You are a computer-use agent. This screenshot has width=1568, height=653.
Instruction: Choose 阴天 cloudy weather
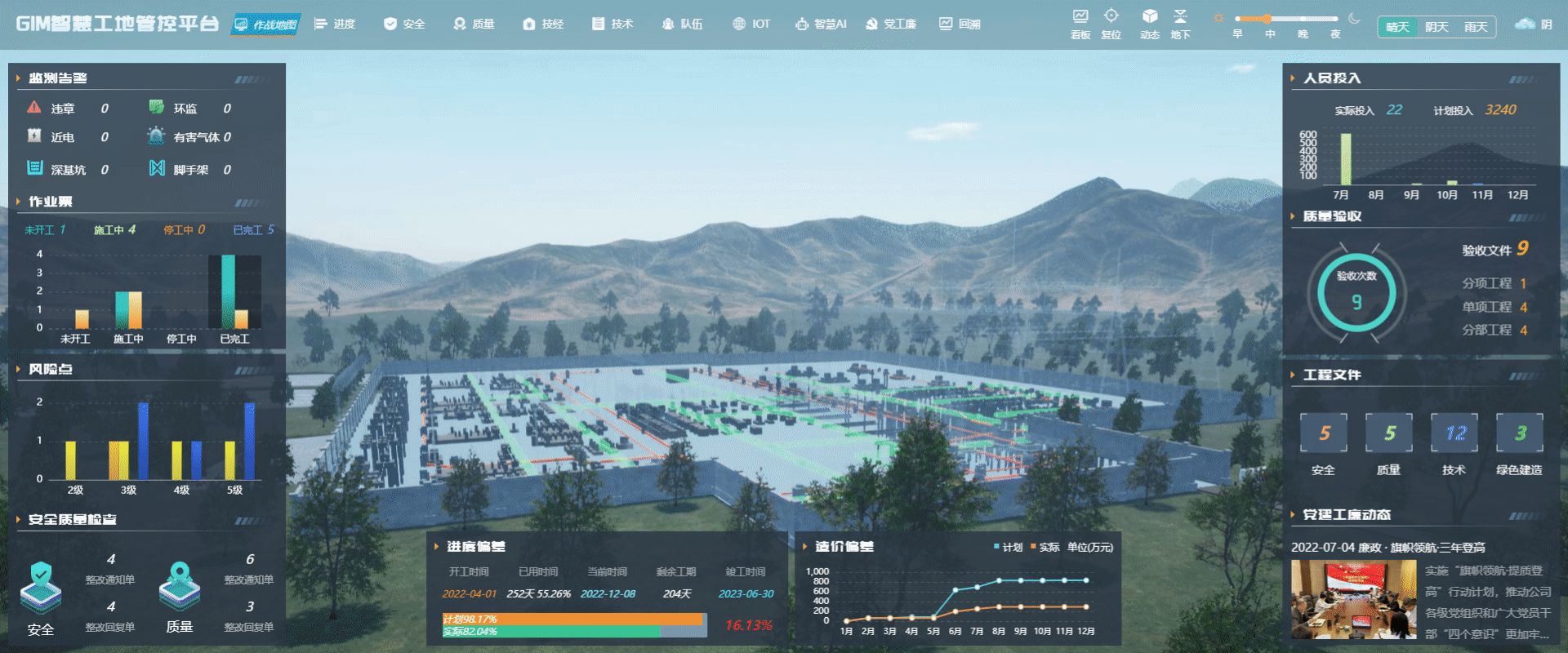tap(1437, 27)
